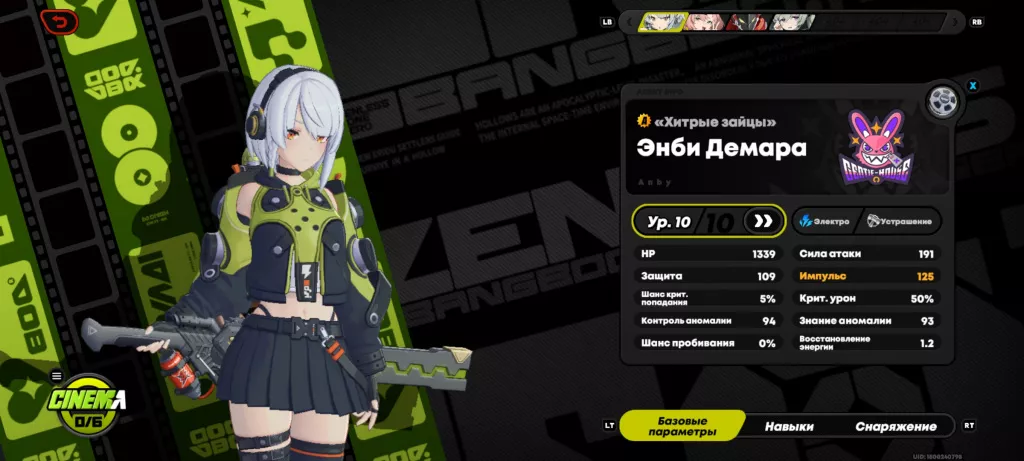
Task: Switch to the Базовые параметры tab
Action: (x=682, y=426)
